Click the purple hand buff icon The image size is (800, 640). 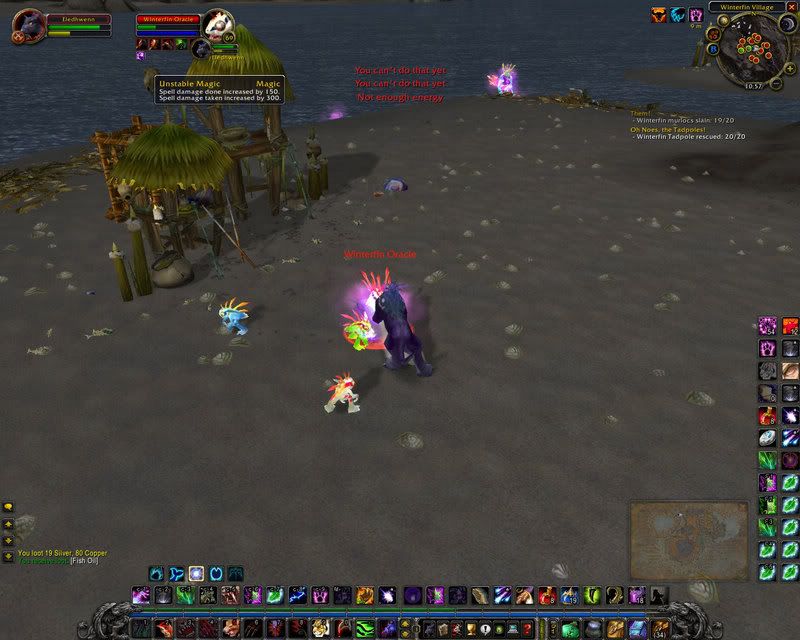click(x=695, y=15)
